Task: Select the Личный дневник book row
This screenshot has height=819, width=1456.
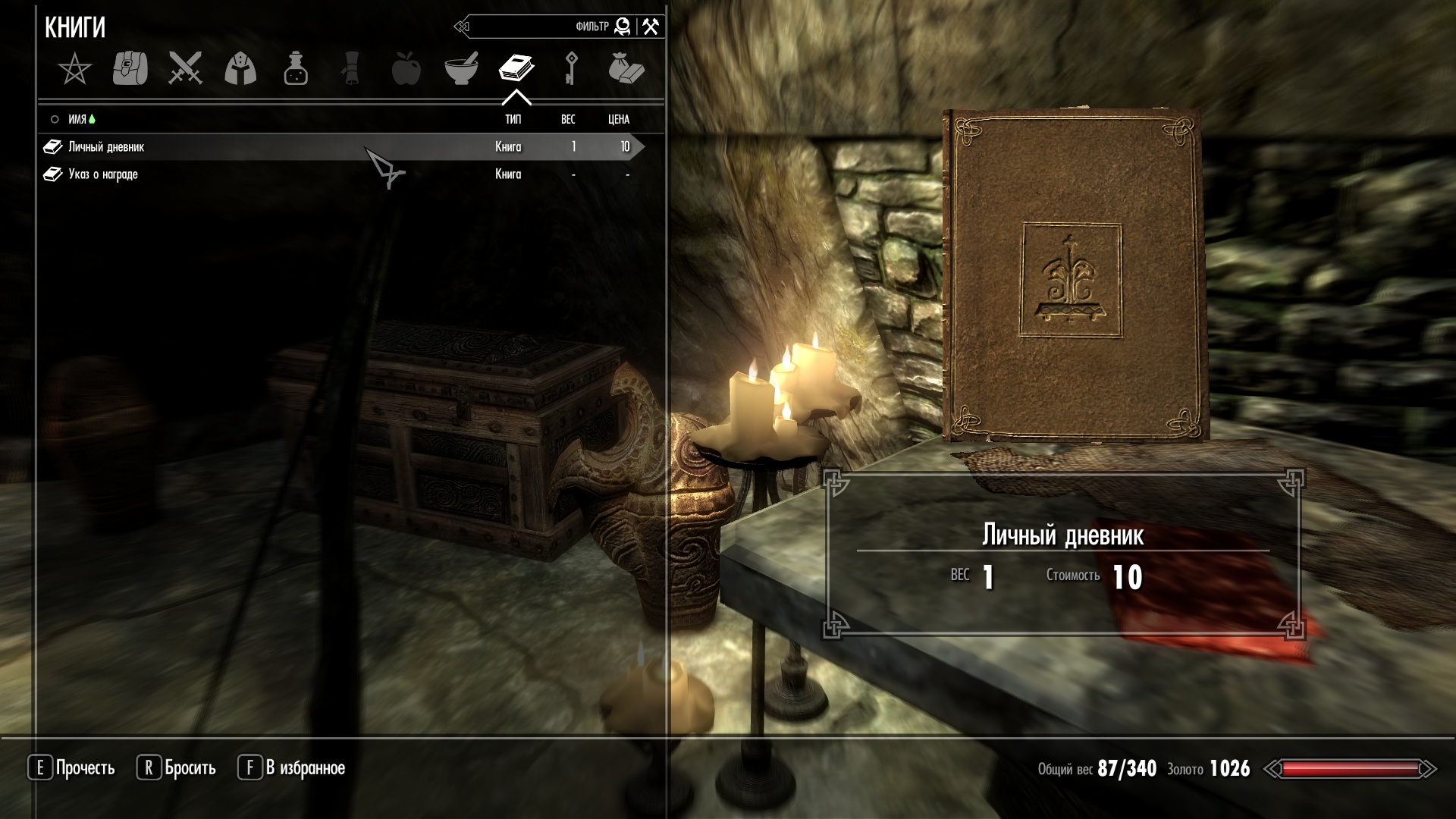Action: 106,147
